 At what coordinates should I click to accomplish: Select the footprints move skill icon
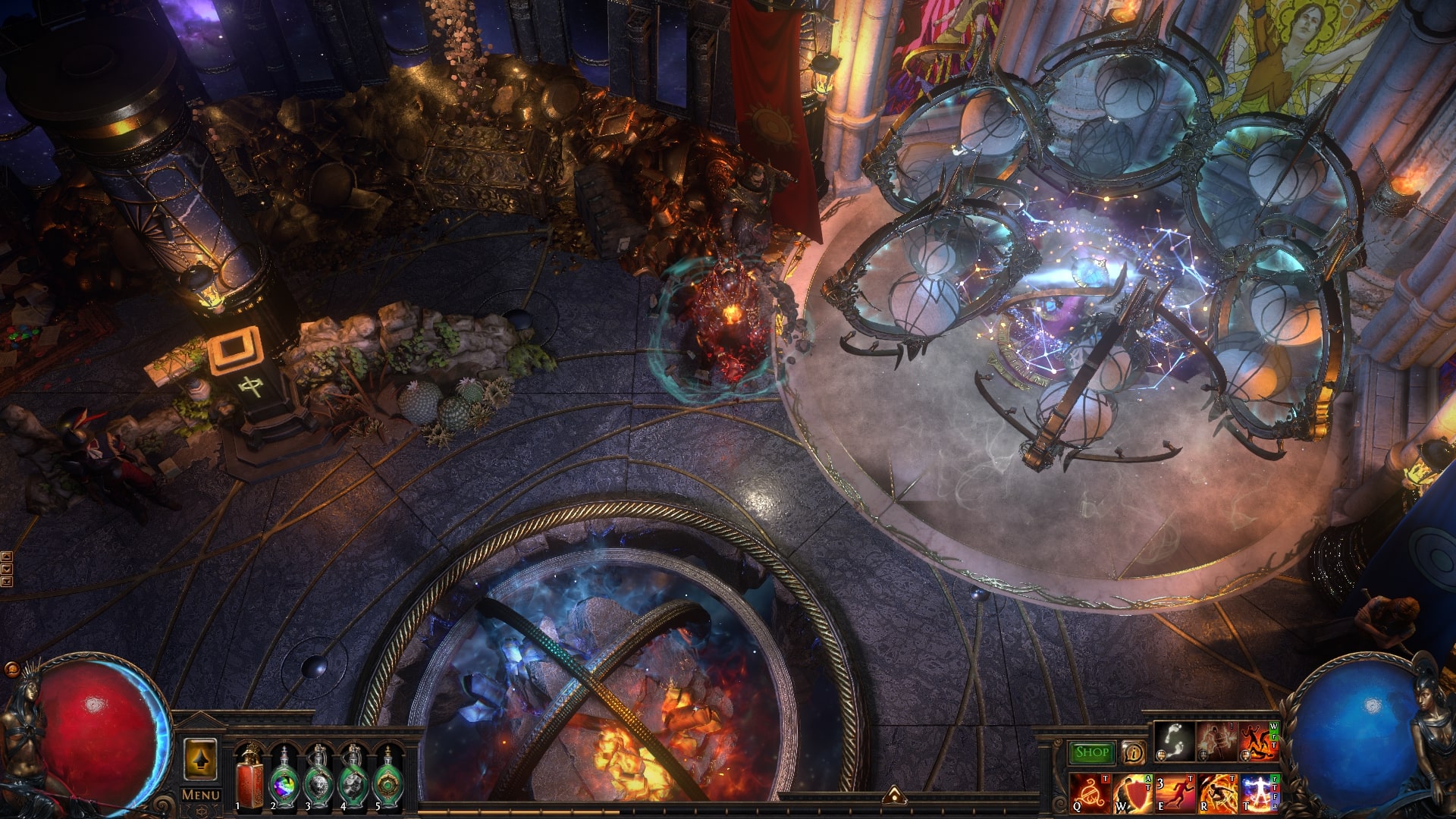pos(1175,742)
